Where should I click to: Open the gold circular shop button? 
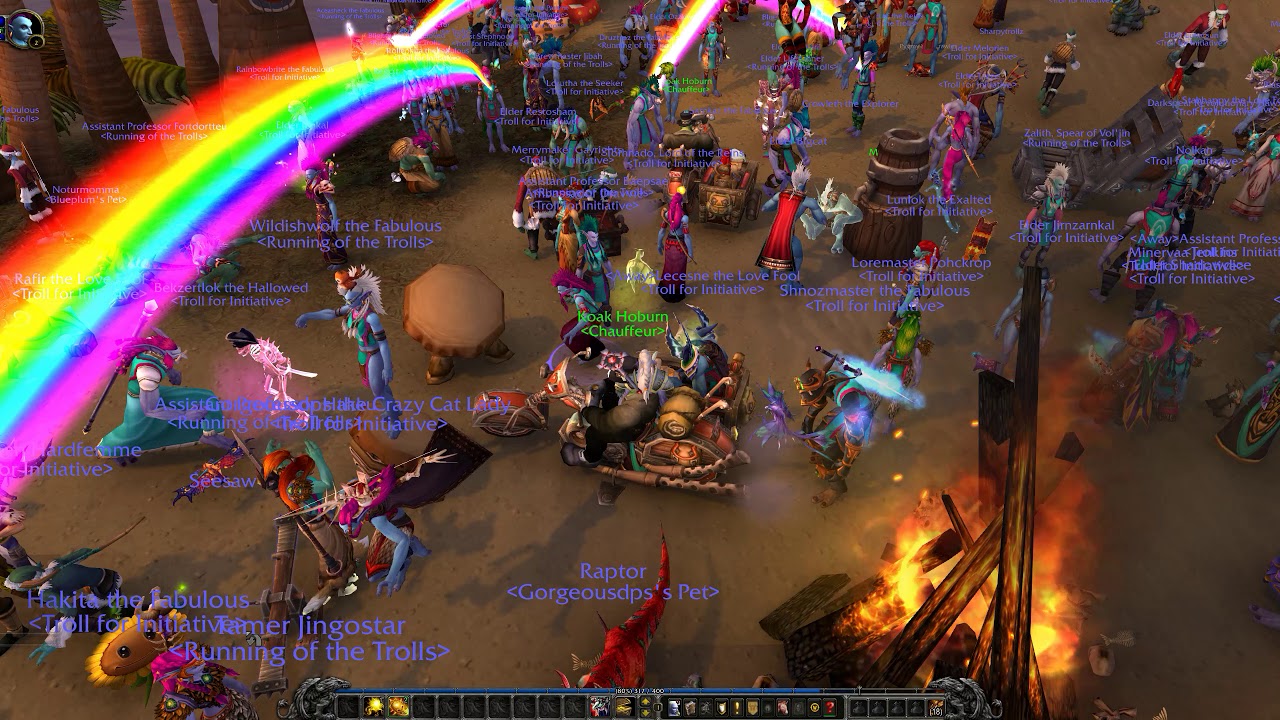[814, 707]
